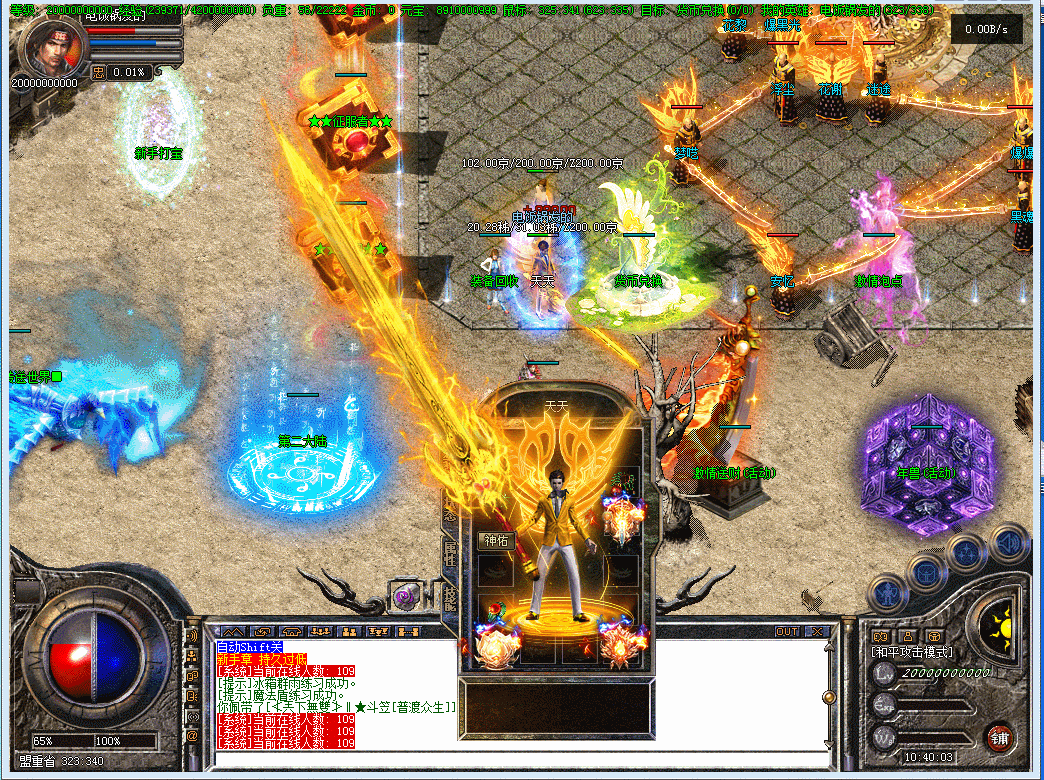
Task: Select the left flame lotus equipment slot
Action: click(496, 645)
